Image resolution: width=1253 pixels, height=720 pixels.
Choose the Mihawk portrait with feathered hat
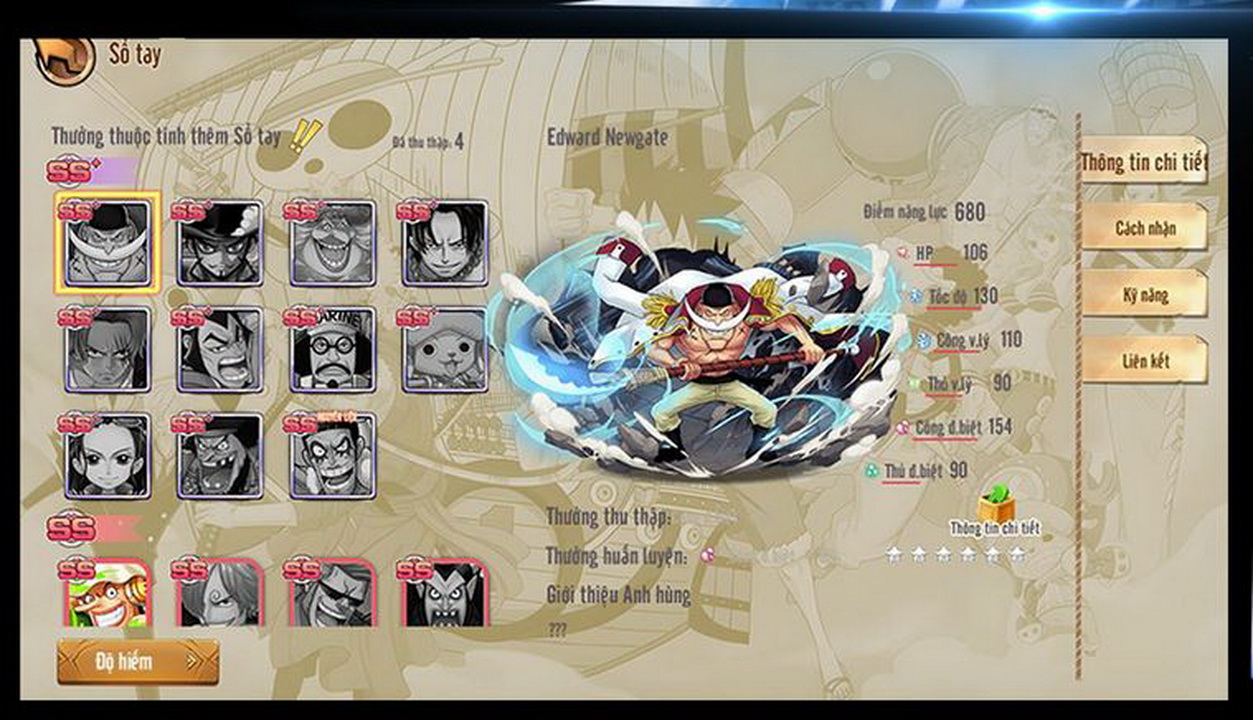[x=220, y=243]
